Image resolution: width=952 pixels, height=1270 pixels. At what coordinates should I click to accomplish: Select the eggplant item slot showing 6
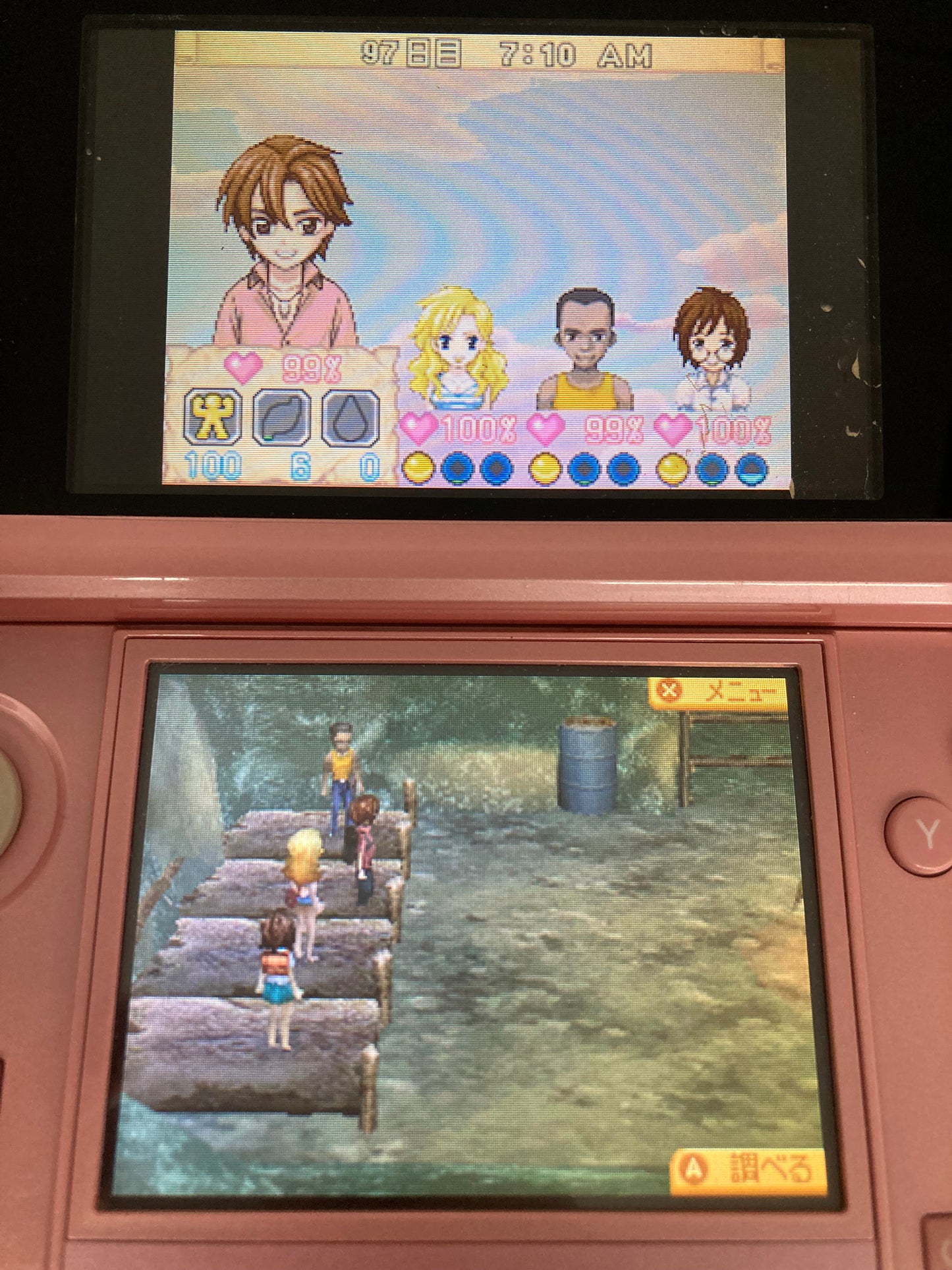pos(281,417)
